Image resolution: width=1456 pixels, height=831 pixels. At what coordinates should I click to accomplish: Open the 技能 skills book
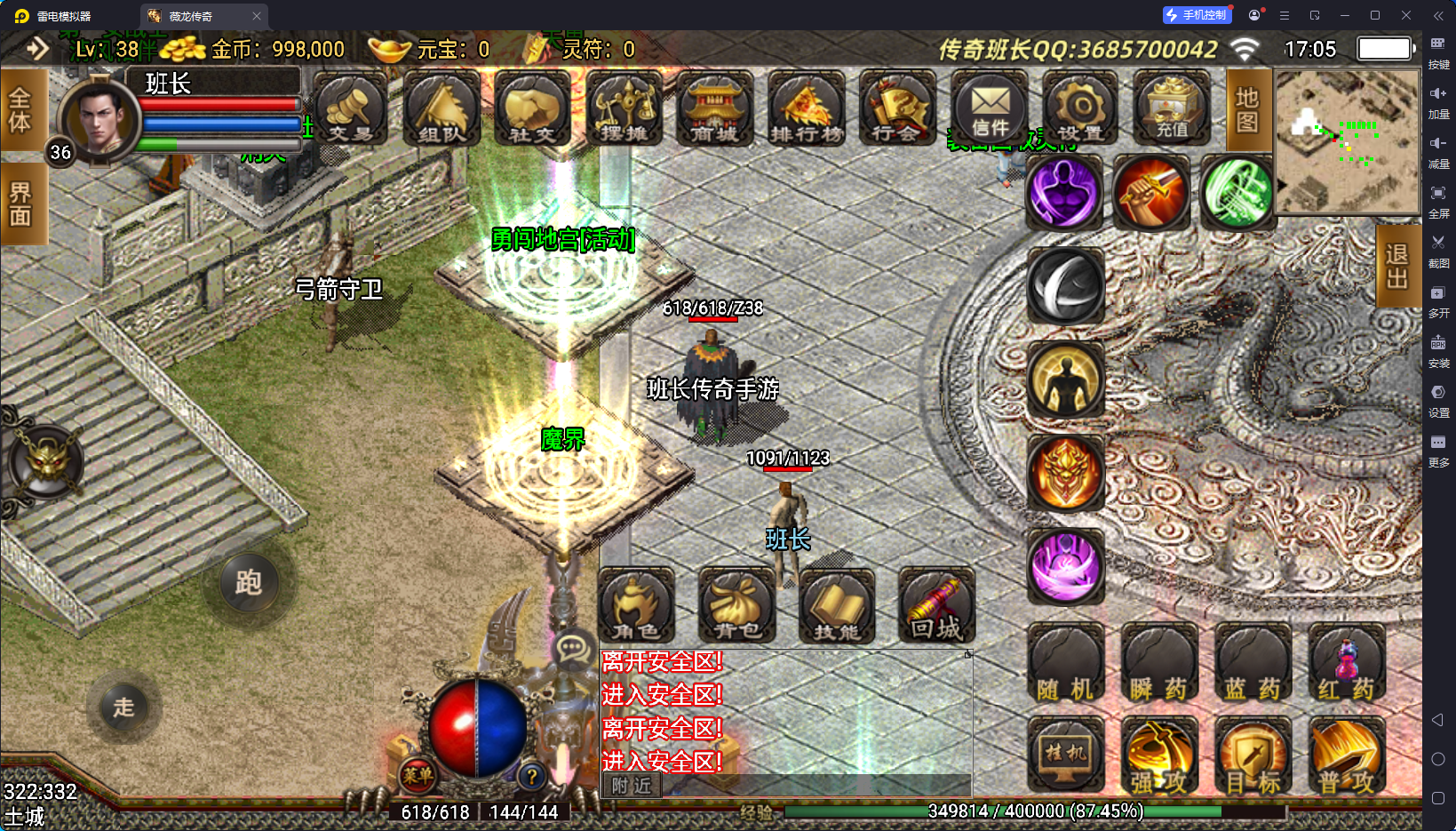tap(837, 606)
